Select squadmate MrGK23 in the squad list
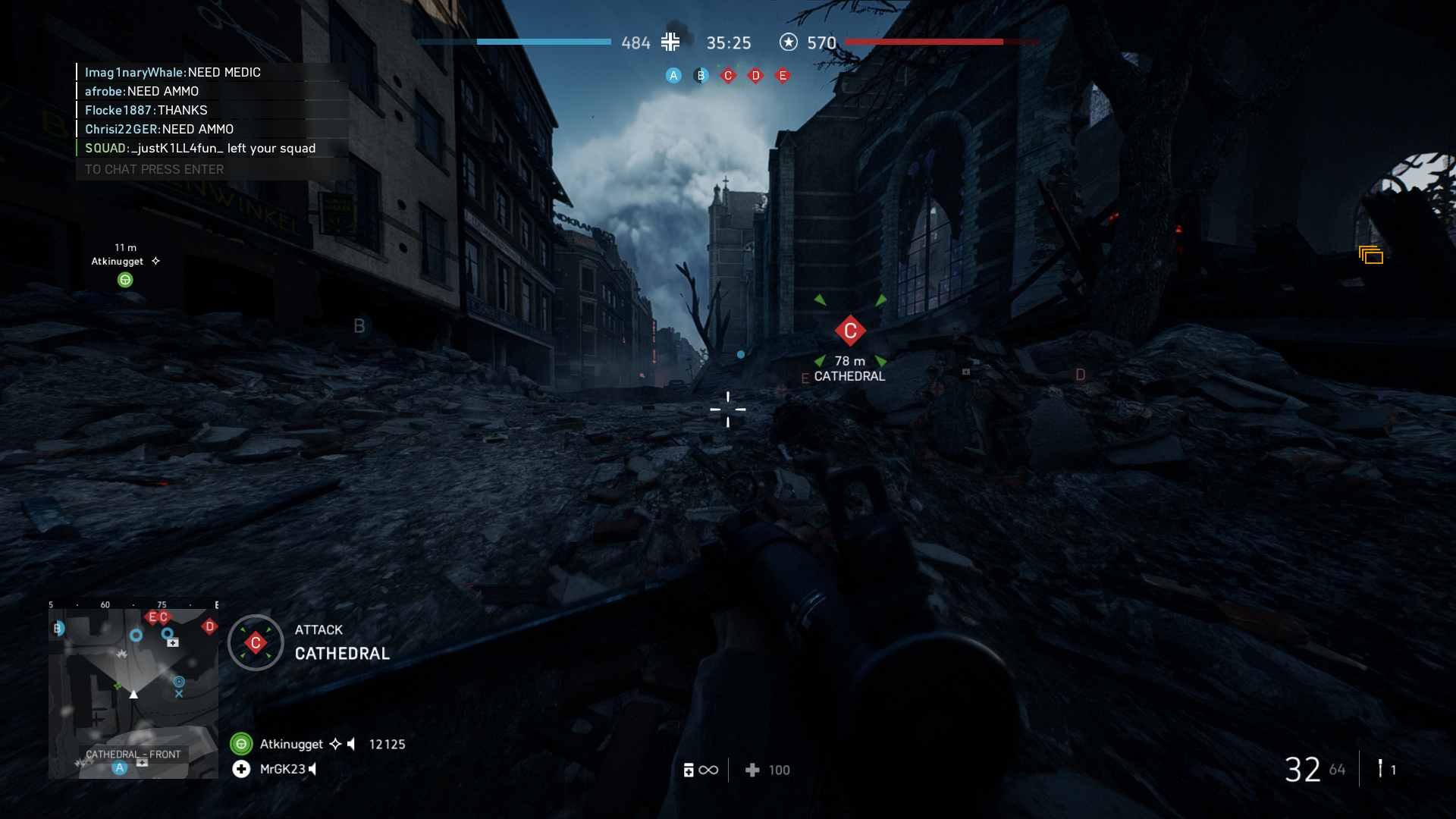 coord(282,769)
